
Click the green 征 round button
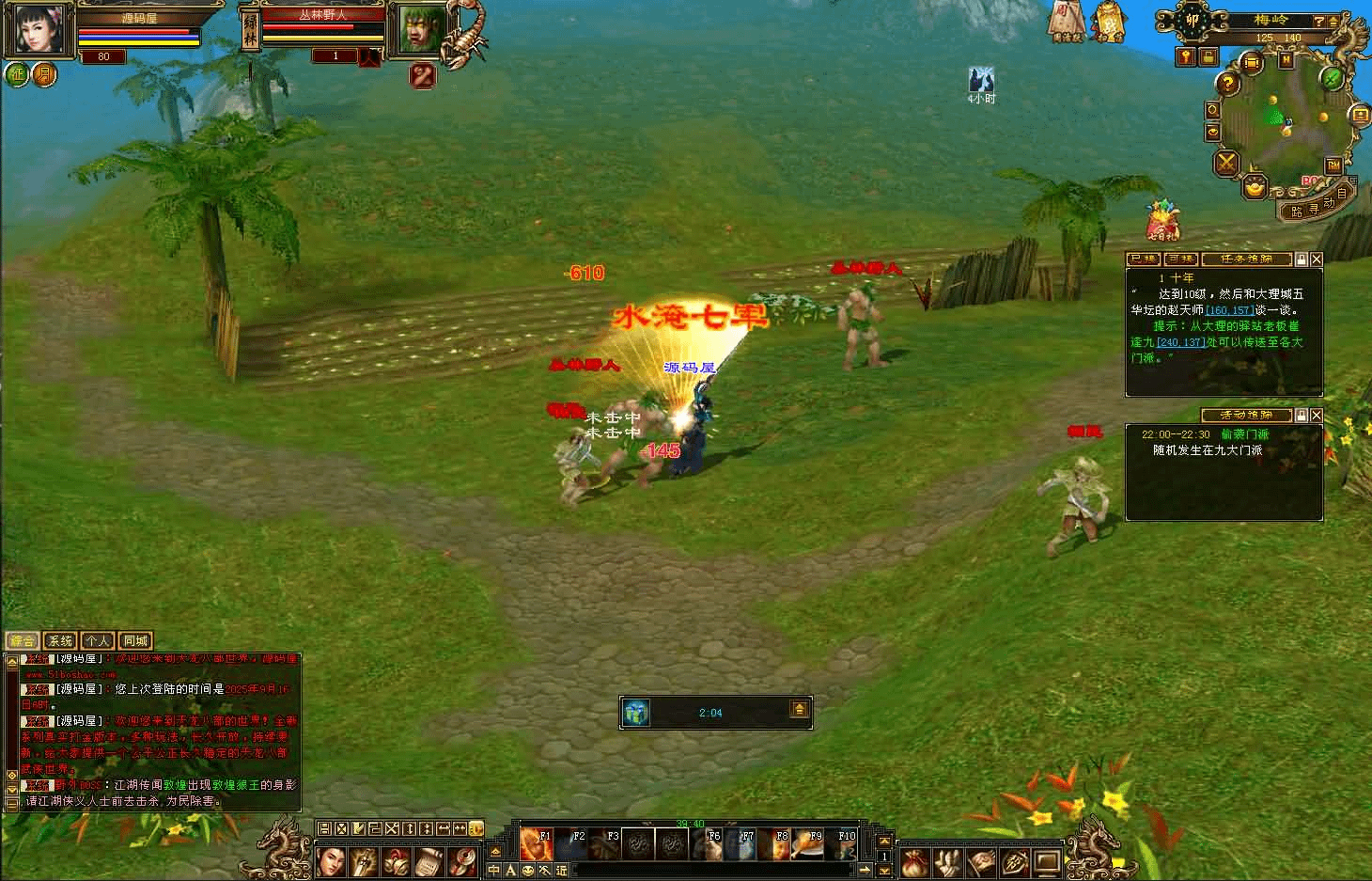[x=17, y=74]
